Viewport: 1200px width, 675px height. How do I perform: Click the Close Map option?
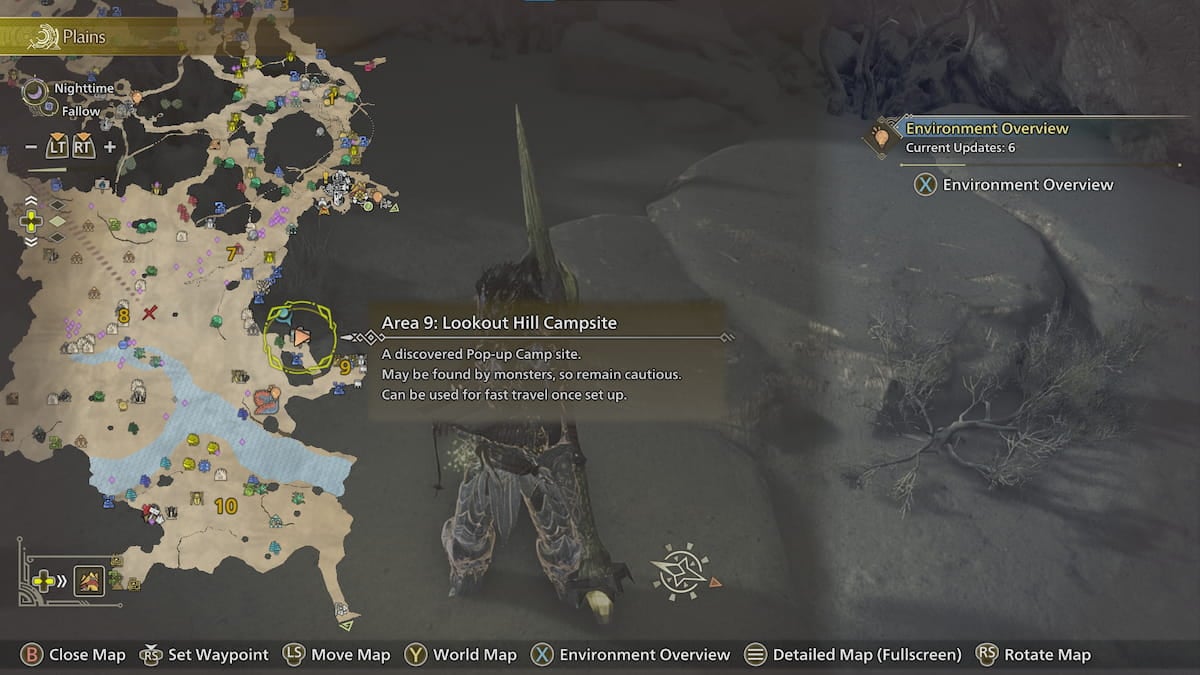(74, 655)
